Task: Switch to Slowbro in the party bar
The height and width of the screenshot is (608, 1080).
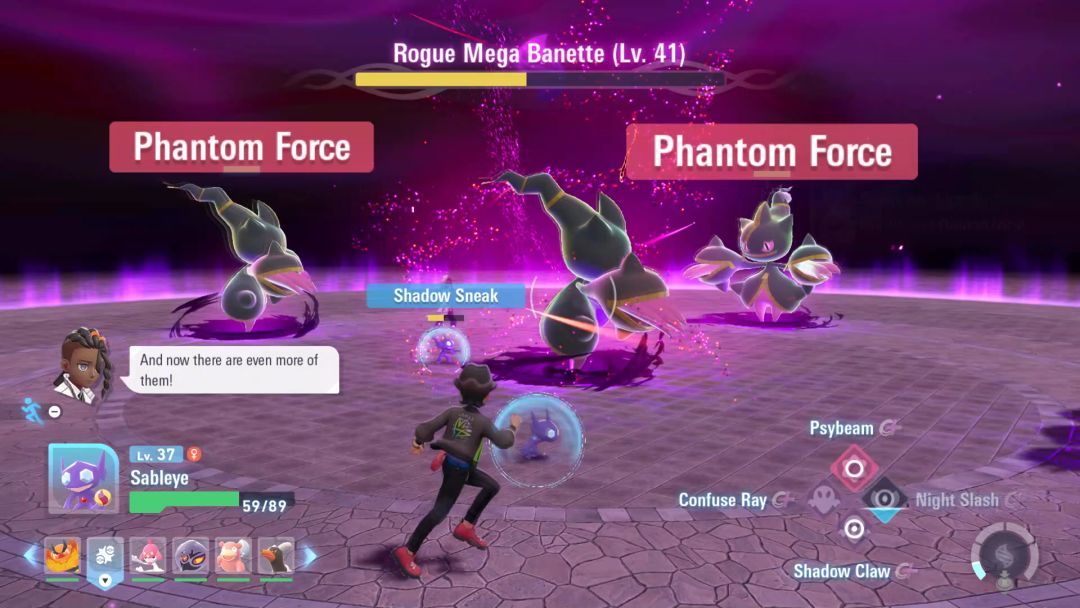Action: pos(233,555)
